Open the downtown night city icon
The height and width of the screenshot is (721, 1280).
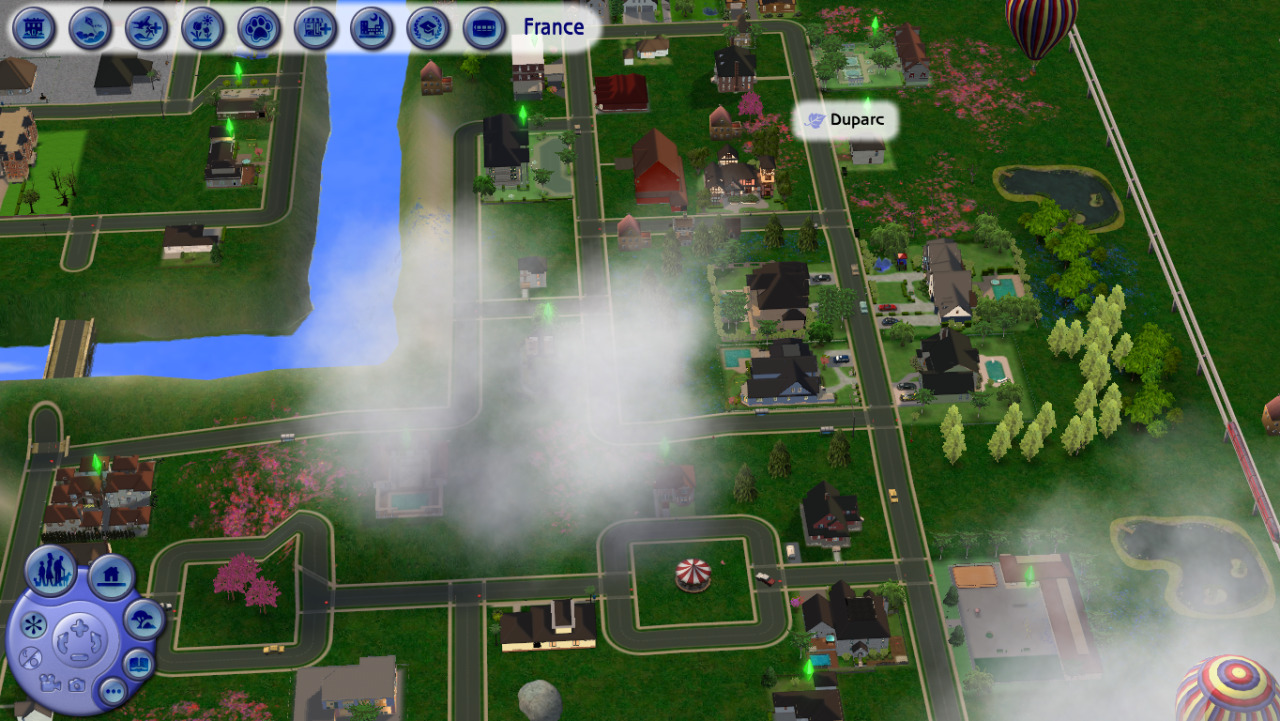(371, 28)
